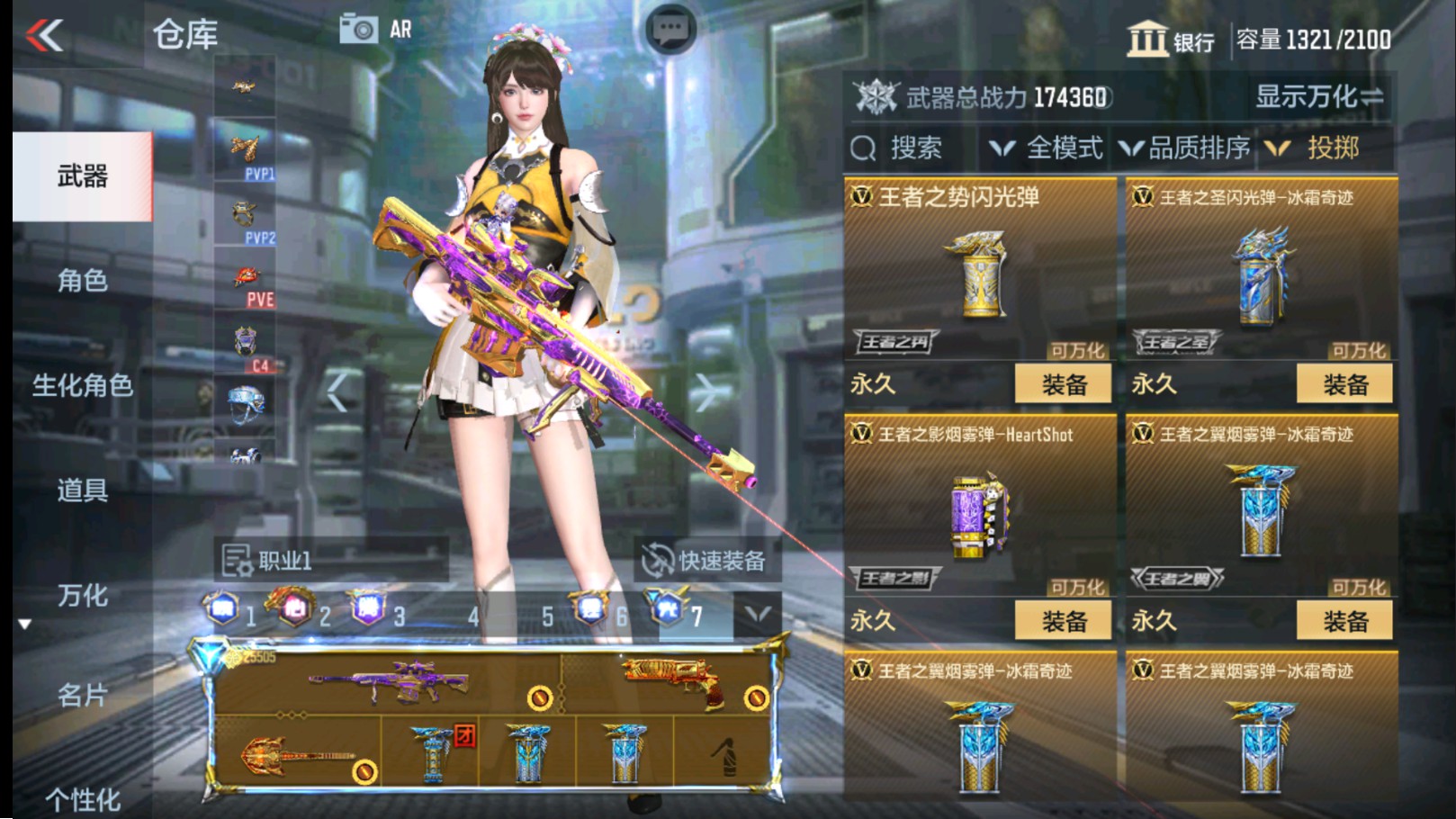The width and height of the screenshot is (1456, 819).
Task: Open the chat message window
Action: tap(670, 27)
